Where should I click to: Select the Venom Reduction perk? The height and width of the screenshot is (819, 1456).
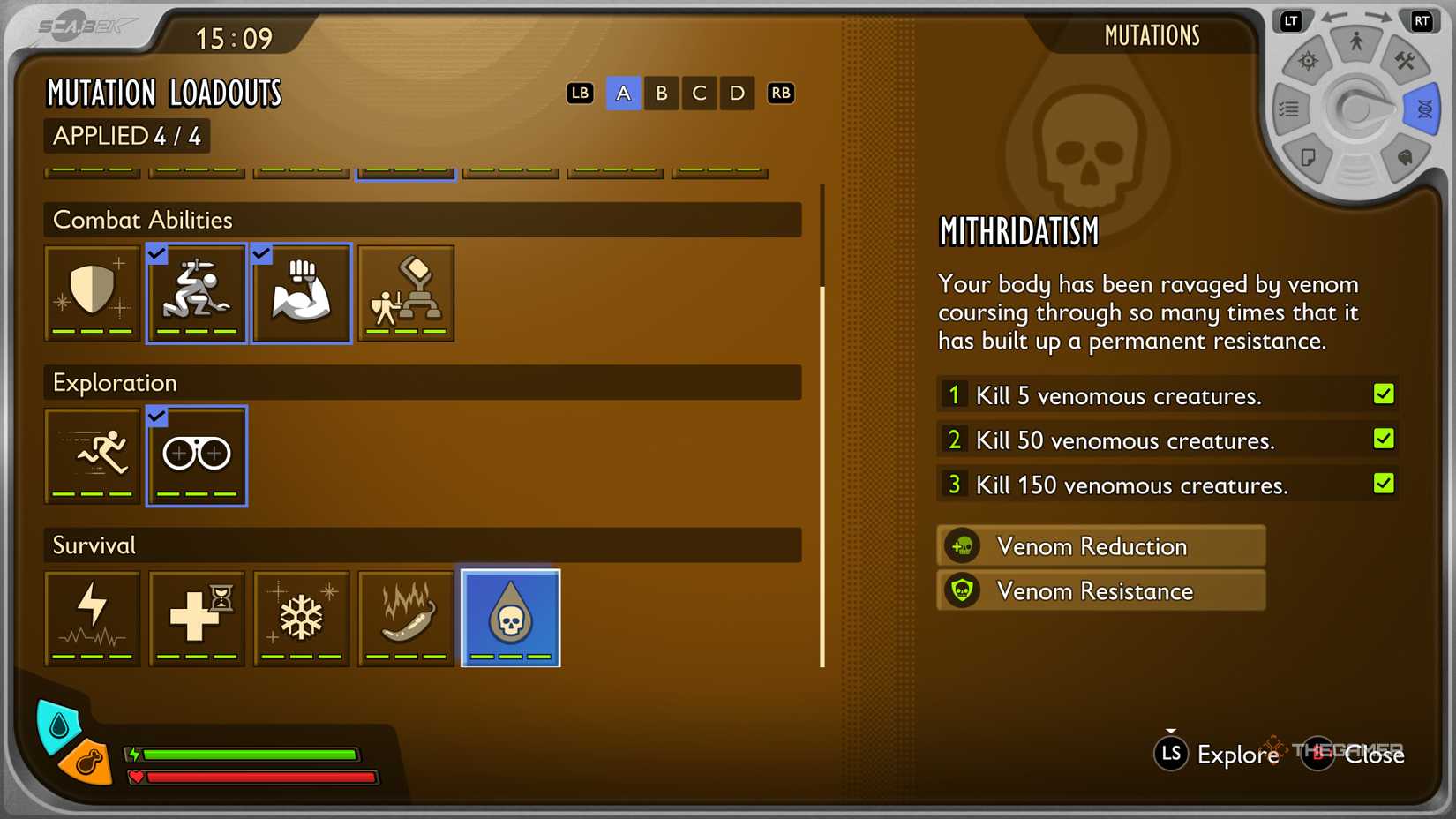[x=1099, y=545]
